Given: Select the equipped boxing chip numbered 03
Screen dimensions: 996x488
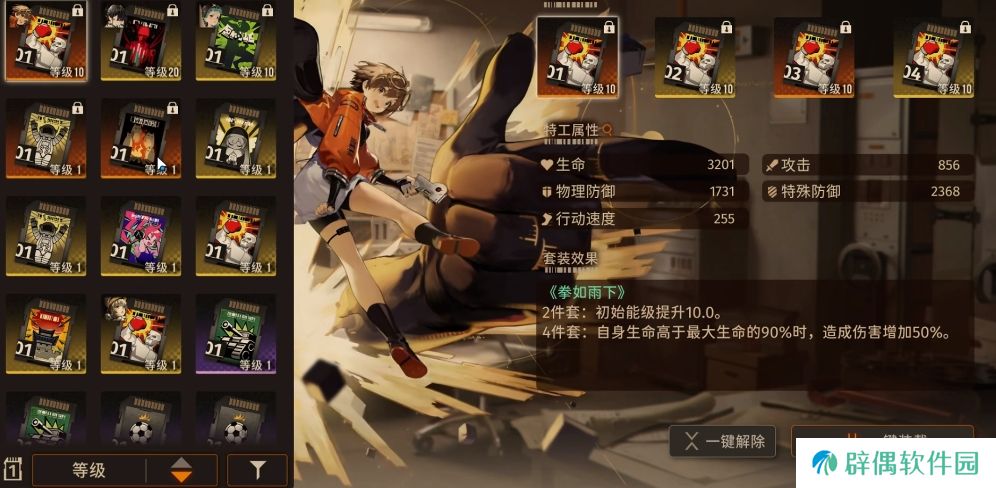Looking at the screenshot, I should 813,57.
